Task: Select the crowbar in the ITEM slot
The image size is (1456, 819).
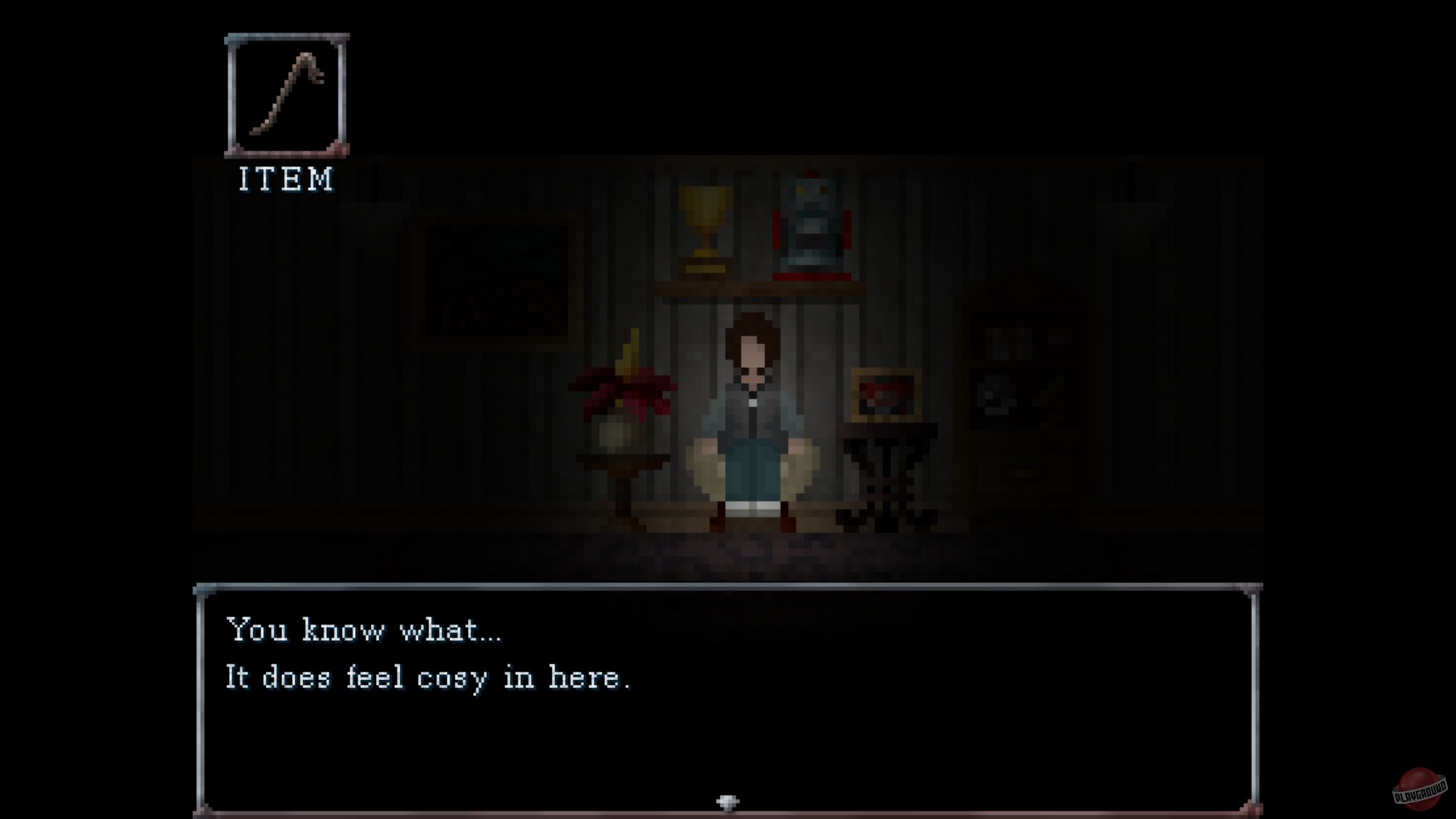Action: (x=287, y=95)
